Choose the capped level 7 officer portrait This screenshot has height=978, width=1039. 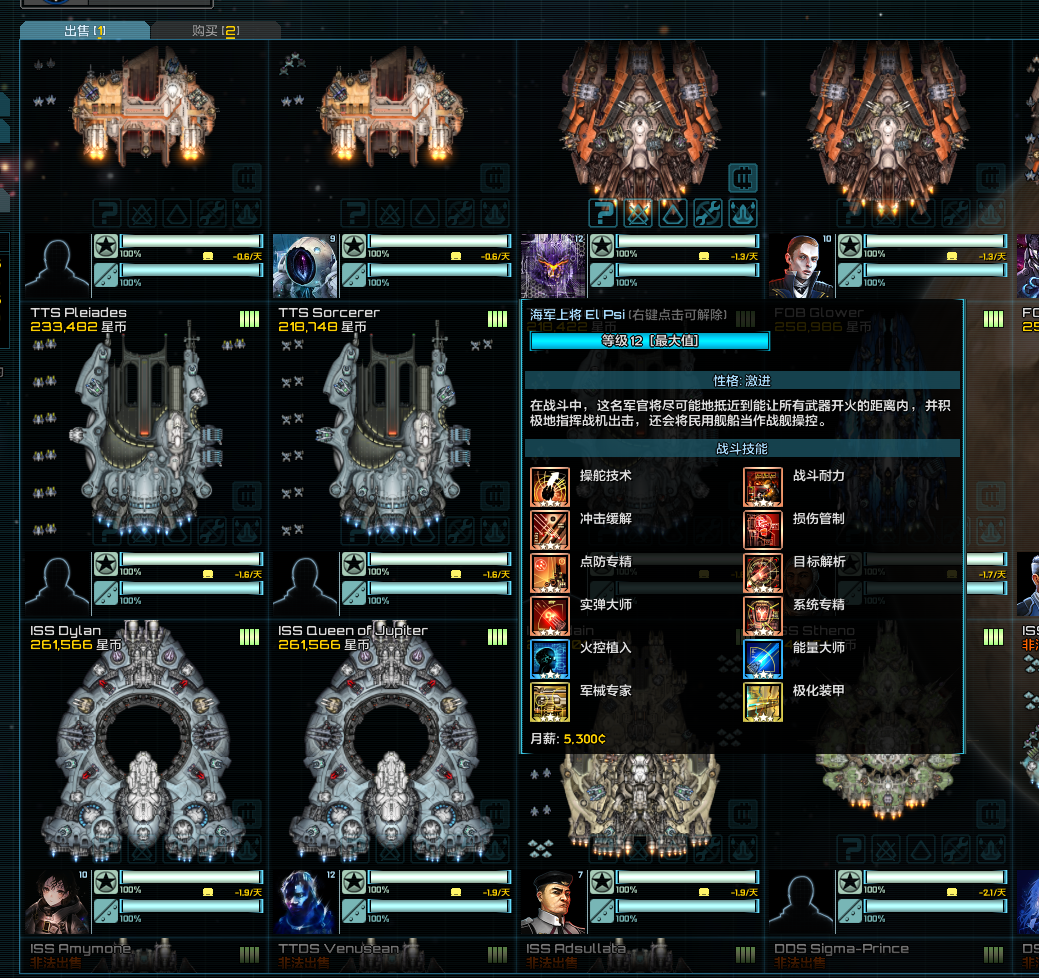coord(553,902)
